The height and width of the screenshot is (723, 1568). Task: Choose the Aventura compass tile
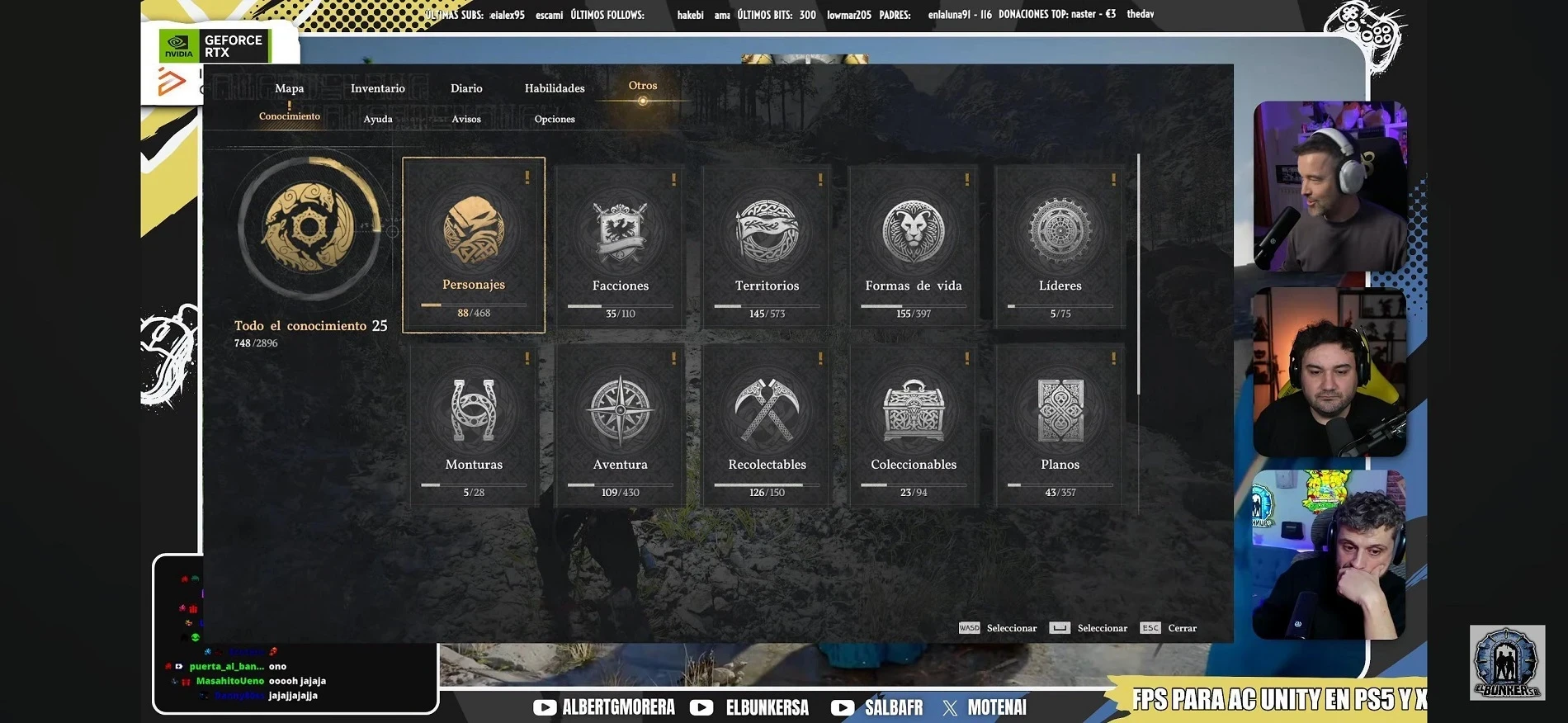621,425
